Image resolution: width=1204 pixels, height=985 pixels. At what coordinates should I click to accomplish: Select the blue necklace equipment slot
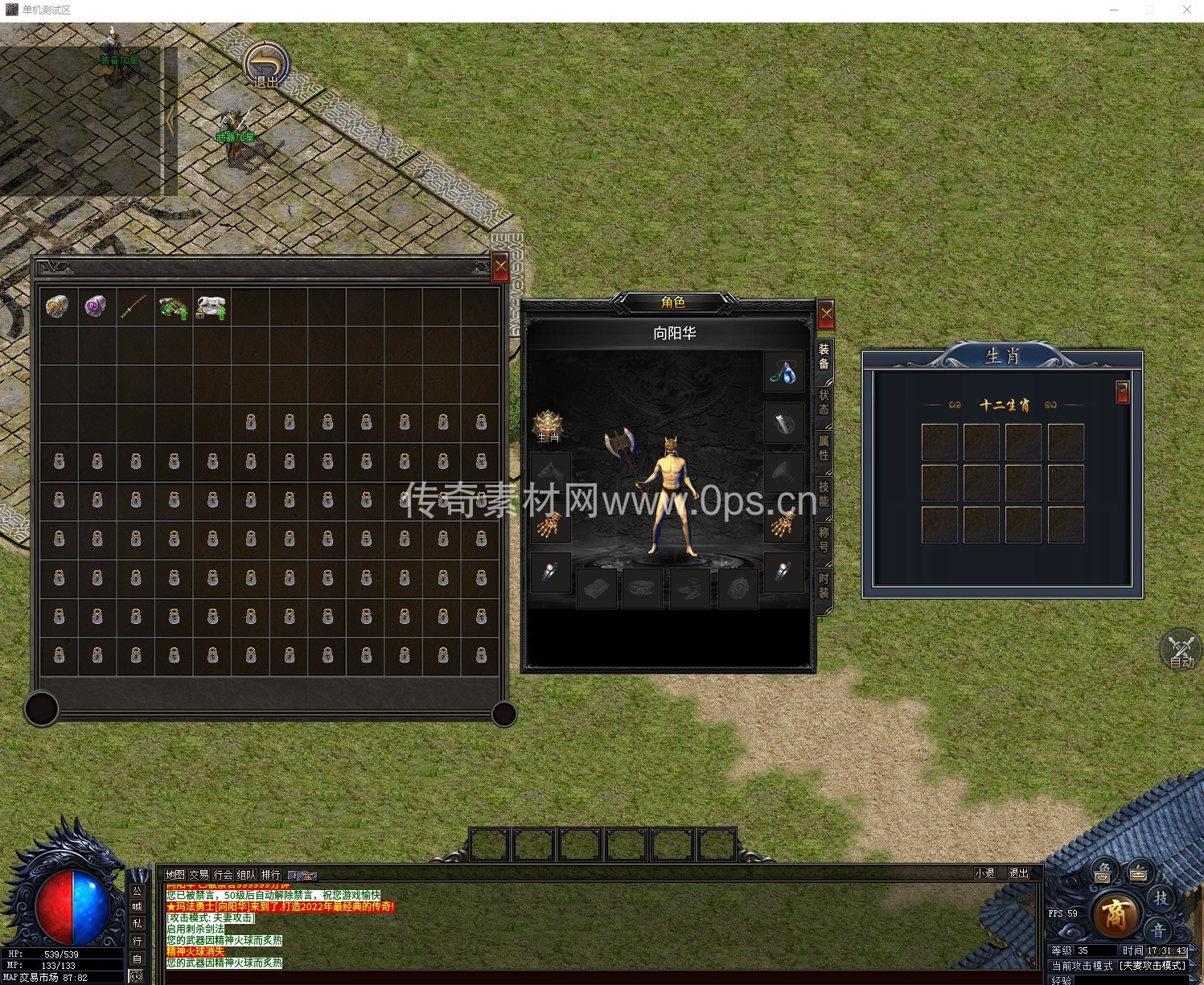point(783,372)
